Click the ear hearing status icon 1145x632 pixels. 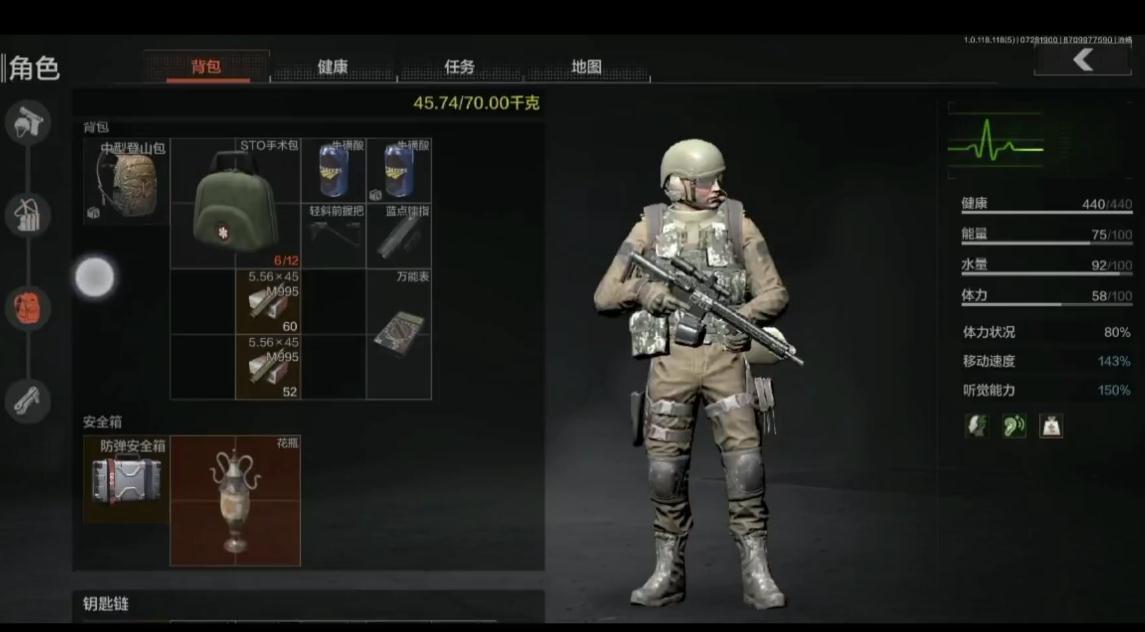click(1014, 426)
